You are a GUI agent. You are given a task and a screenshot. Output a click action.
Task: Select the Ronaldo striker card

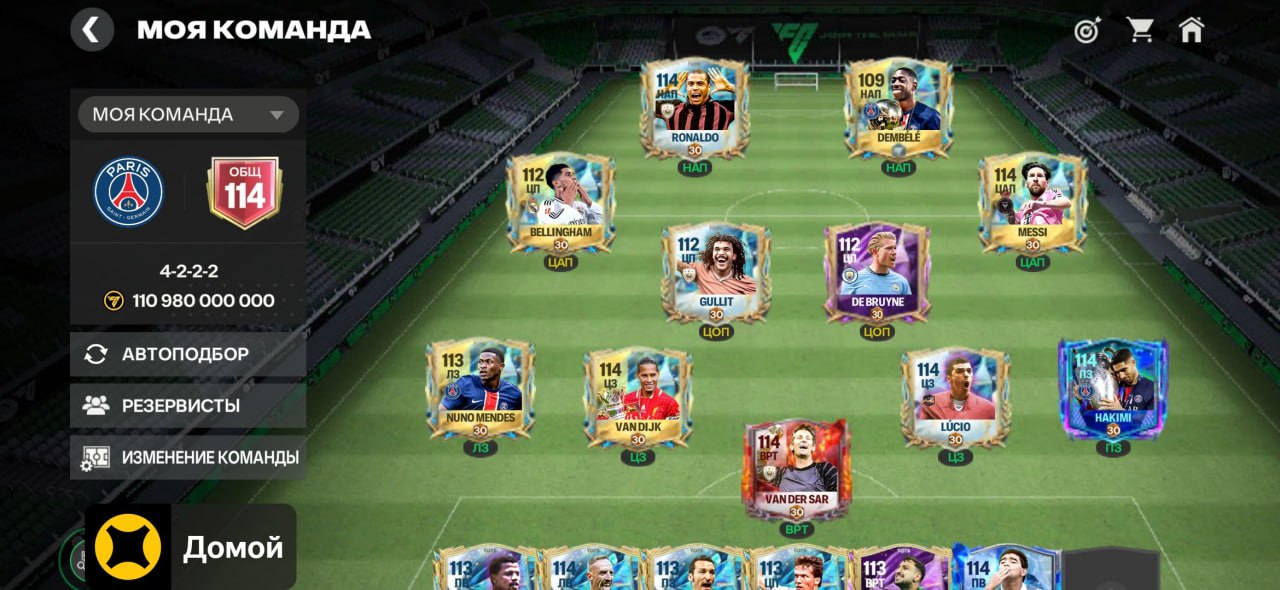click(x=694, y=107)
